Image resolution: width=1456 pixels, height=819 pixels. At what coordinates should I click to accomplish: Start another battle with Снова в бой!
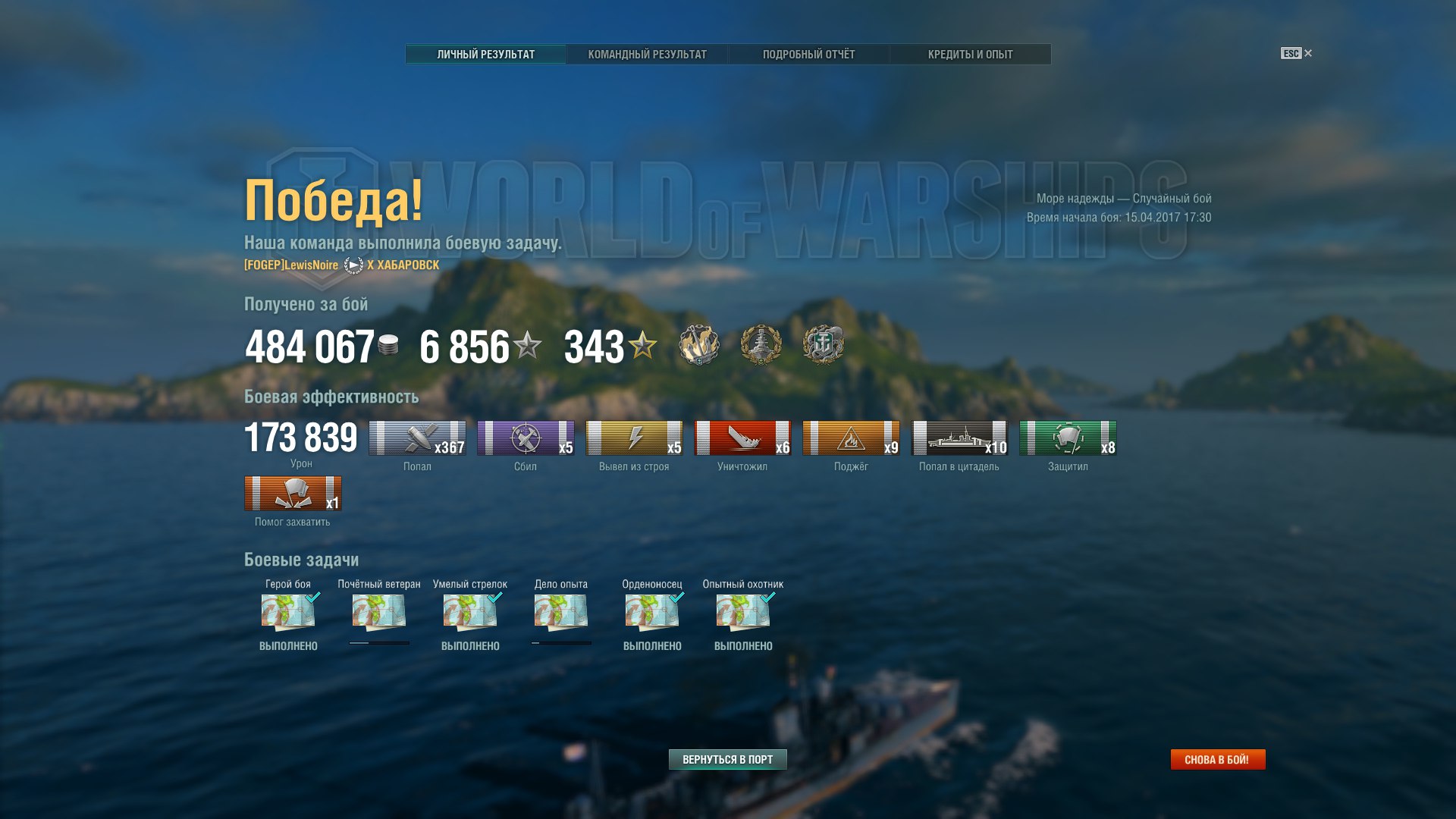pos(1217,759)
